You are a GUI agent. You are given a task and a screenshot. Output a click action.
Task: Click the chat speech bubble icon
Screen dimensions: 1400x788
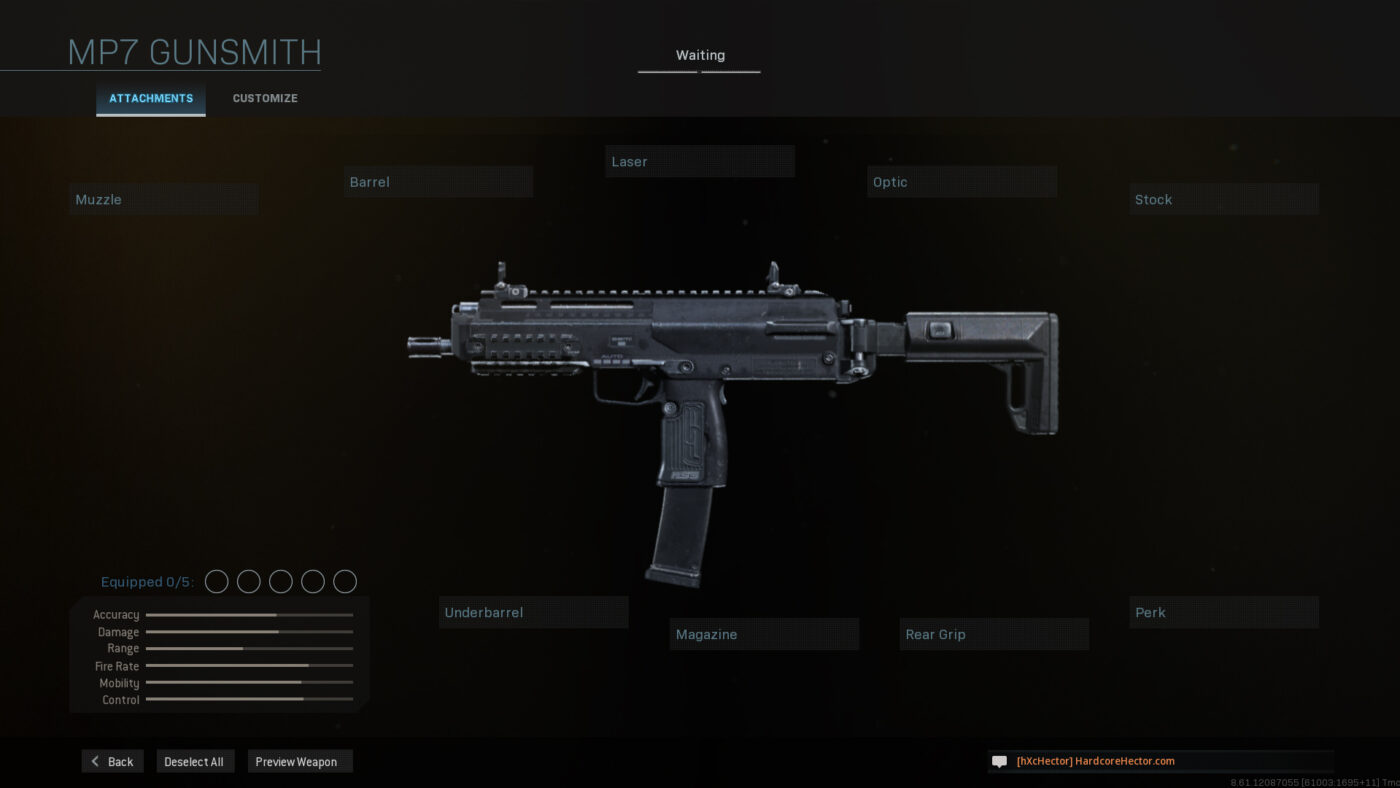[x=998, y=760]
